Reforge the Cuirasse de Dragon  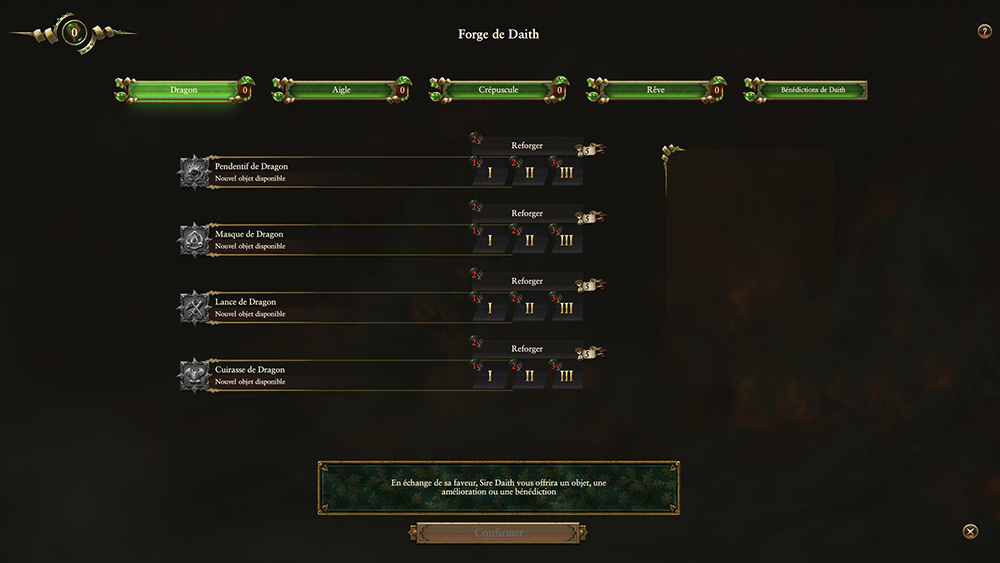coord(527,350)
